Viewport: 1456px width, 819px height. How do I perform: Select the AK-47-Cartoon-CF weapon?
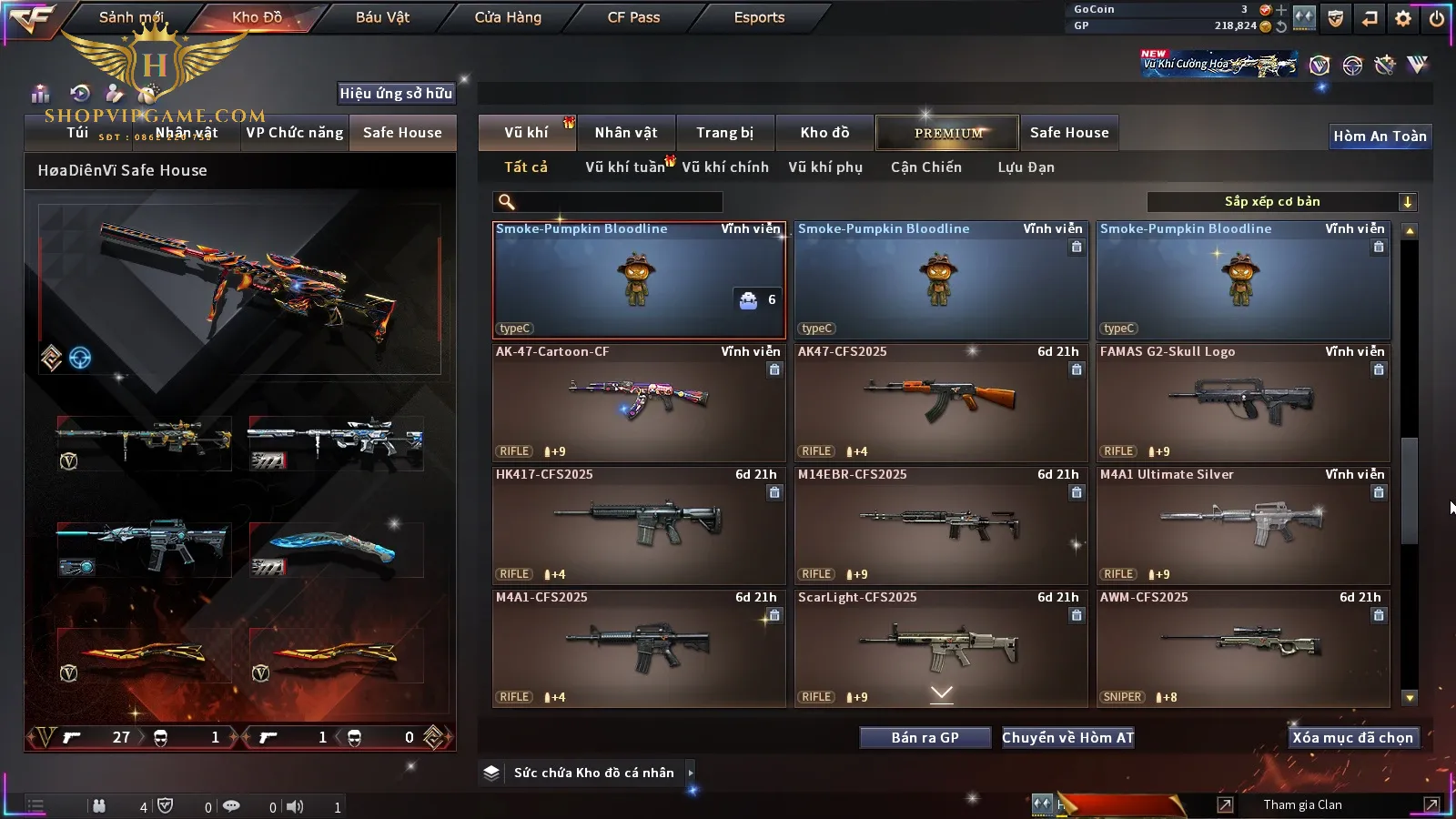(639, 402)
